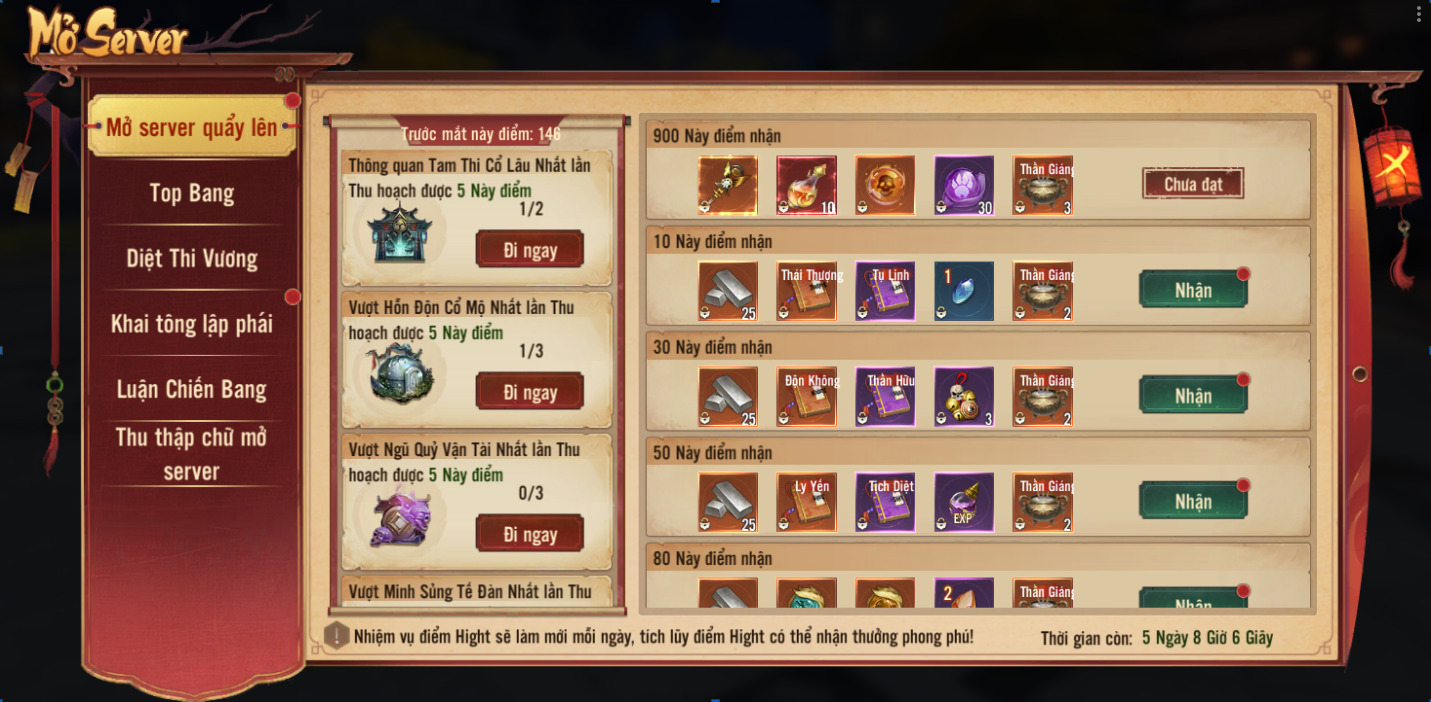This screenshot has width=1431, height=702.
Task: Click Đi ngay for Tam Thi Cổ Lâu
Action: (530, 250)
